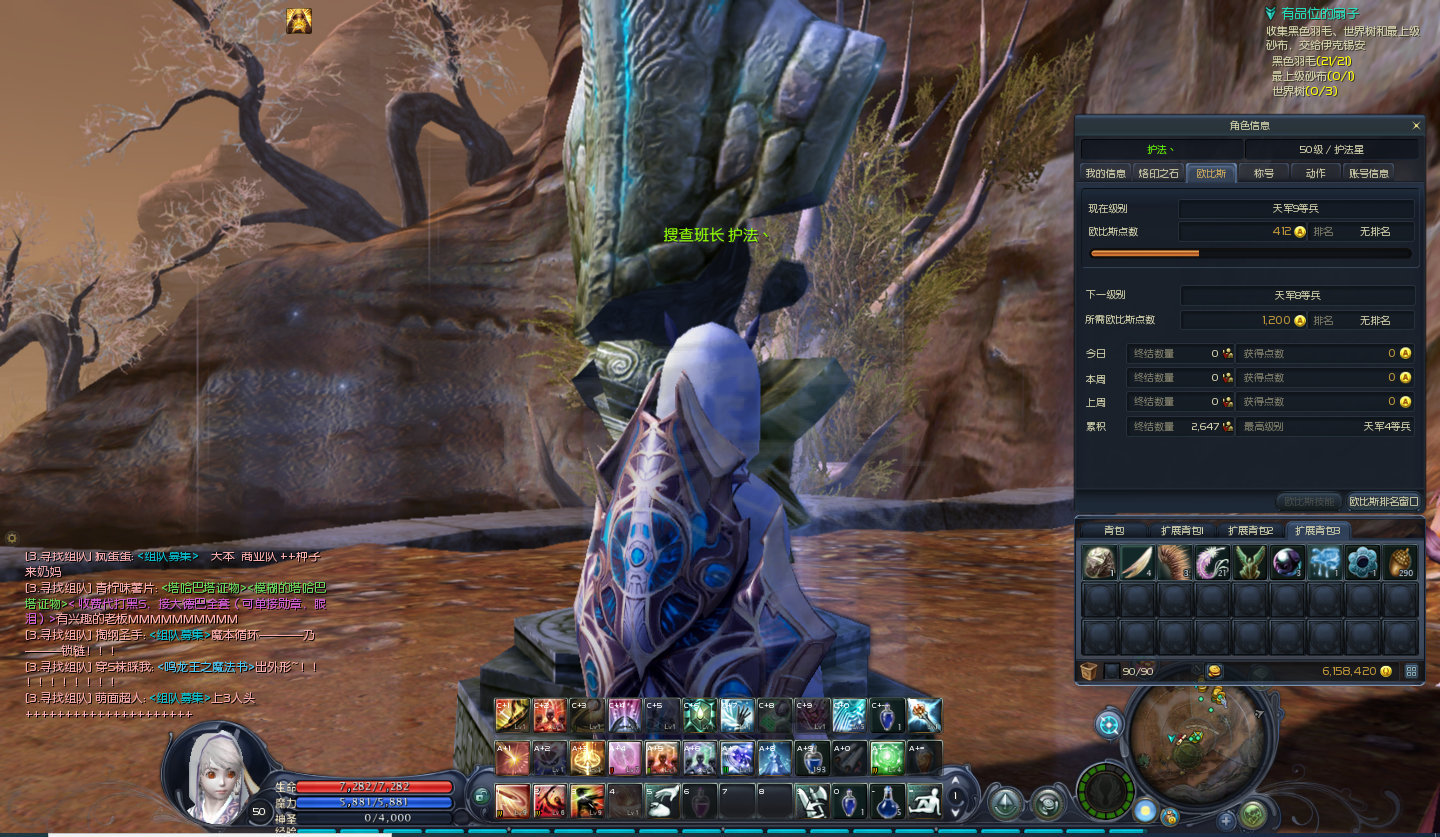Open the 扩展背包2 tab

point(1250,530)
